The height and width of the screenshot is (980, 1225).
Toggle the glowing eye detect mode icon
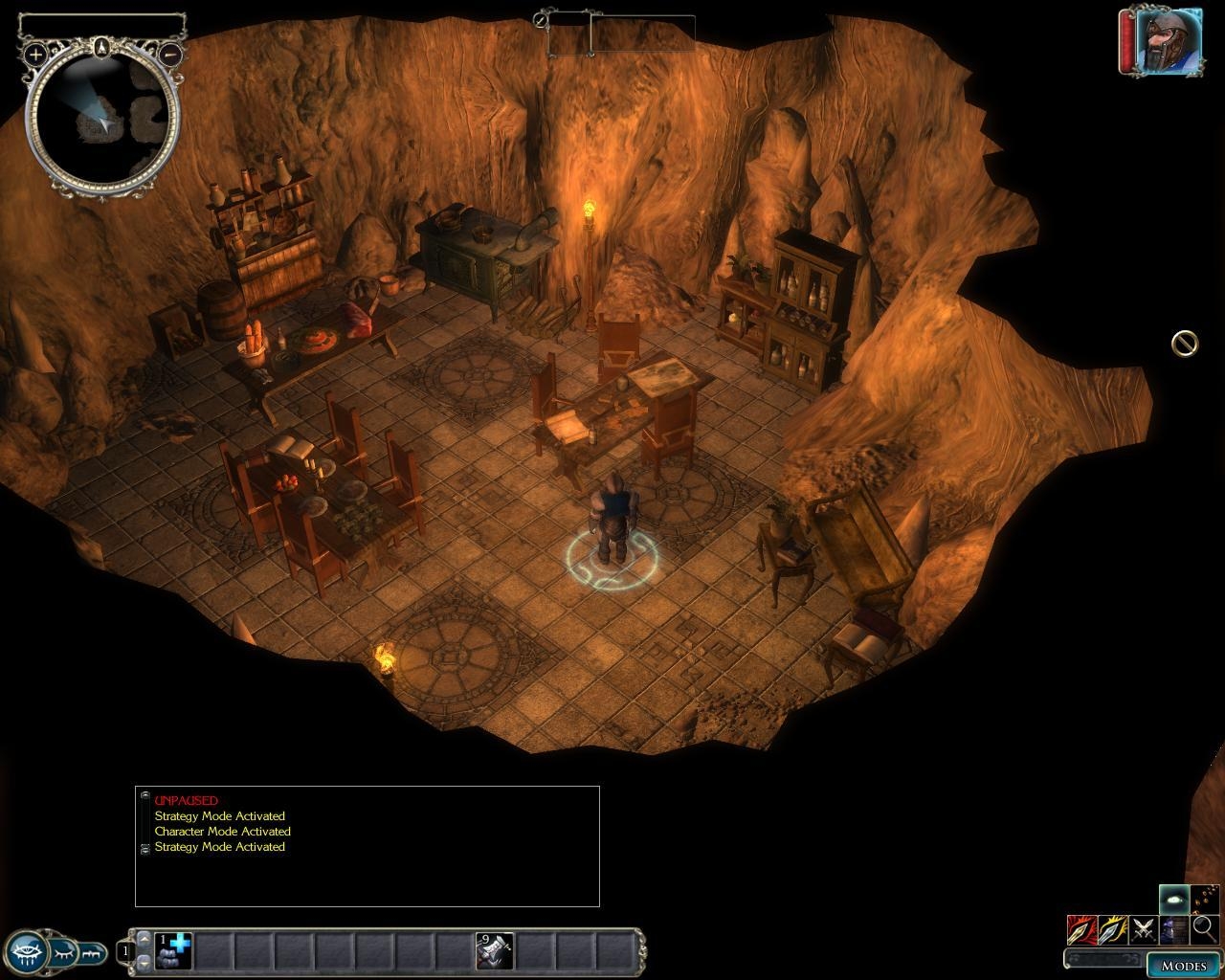point(1173,899)
